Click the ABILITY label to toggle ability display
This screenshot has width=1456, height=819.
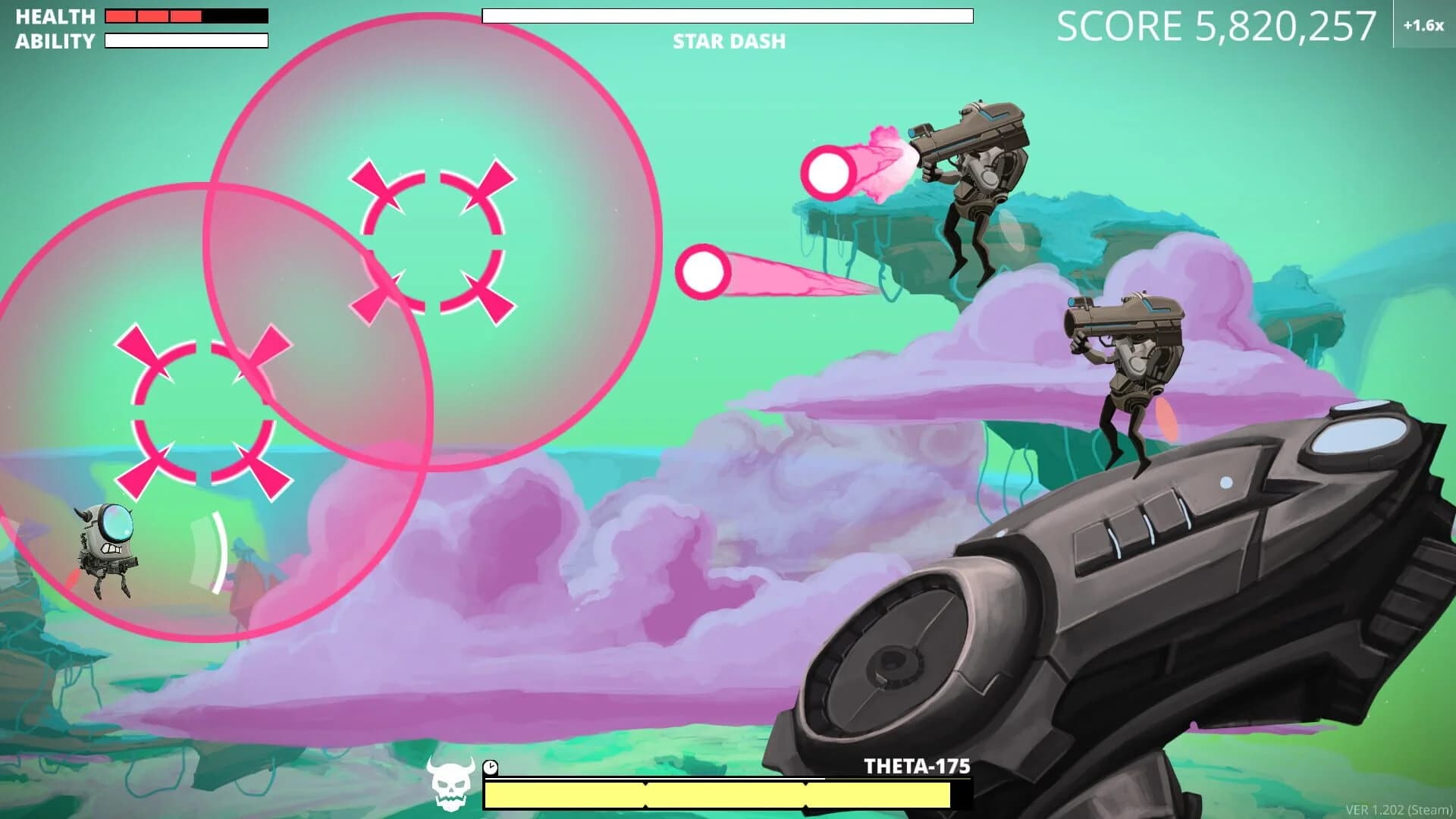pyautogui.click(x=53, y=39)
